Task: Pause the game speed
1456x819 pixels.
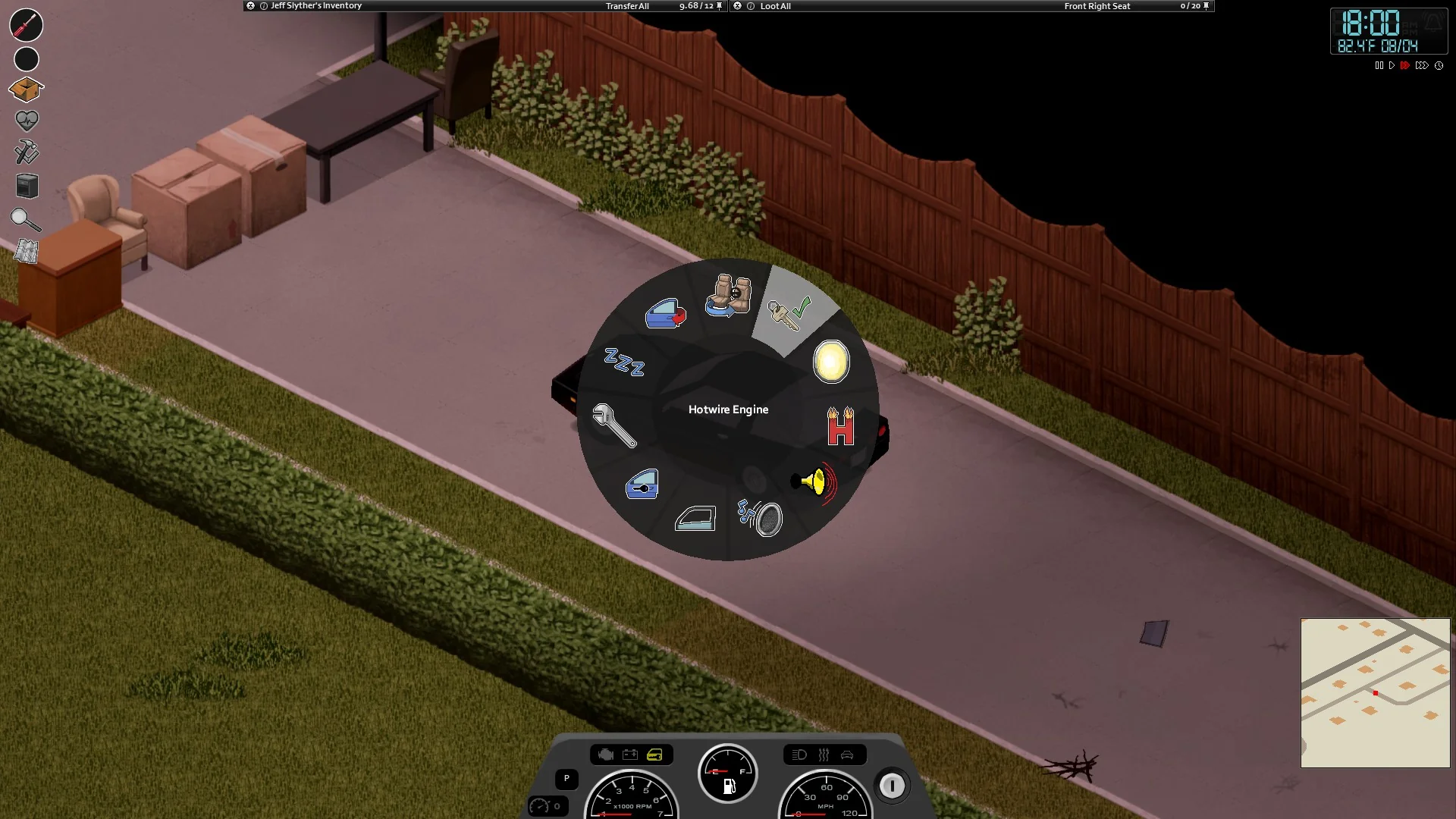Action: 1379,66
